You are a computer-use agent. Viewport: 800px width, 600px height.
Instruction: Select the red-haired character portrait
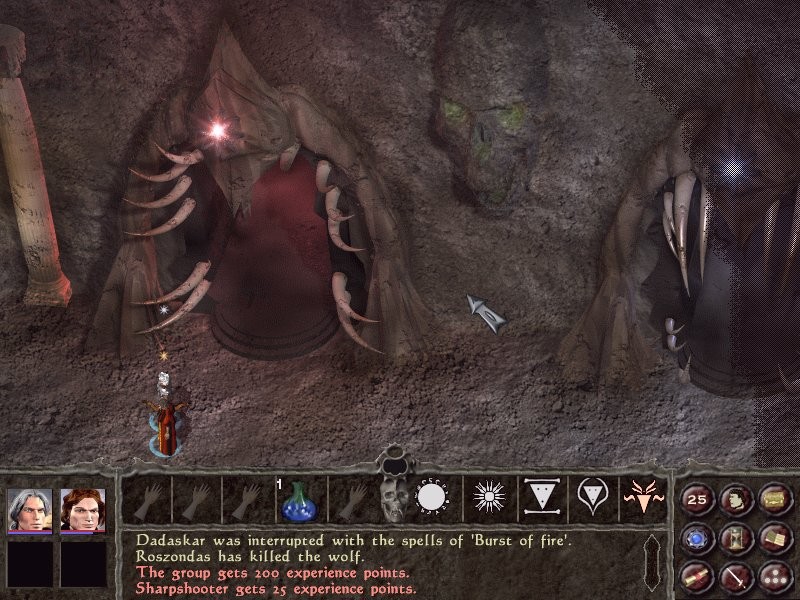pyautogui.click(x=83, y=510)
